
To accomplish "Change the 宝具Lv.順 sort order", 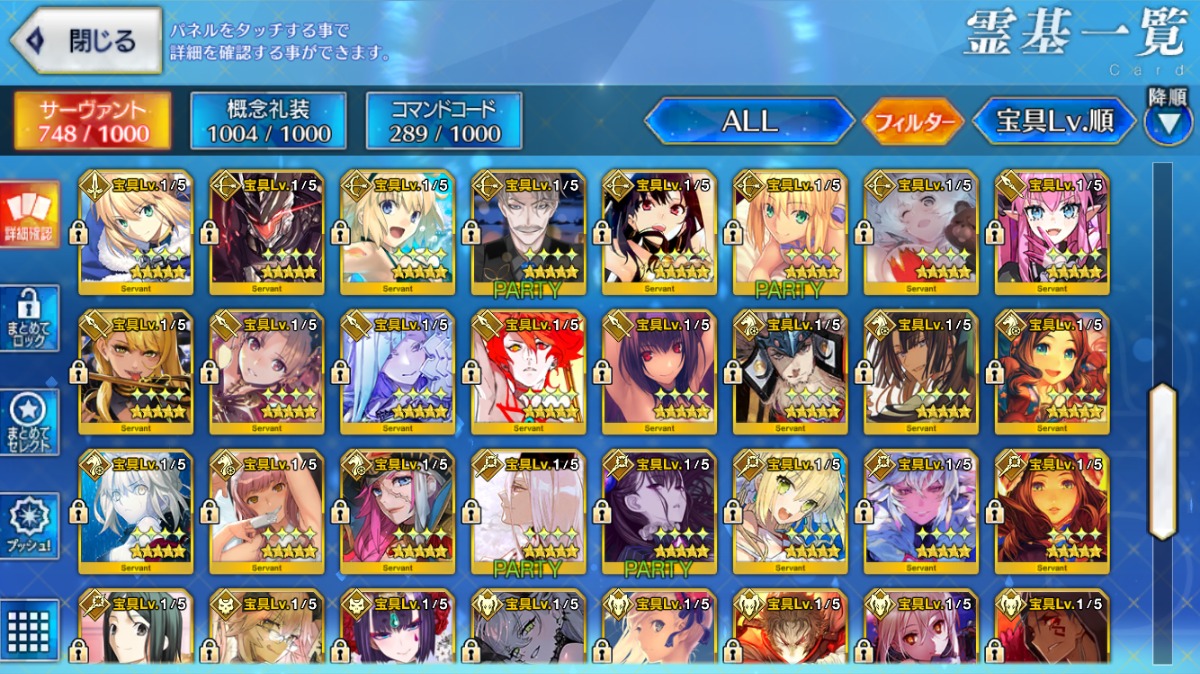I will tap(1054, 121).
